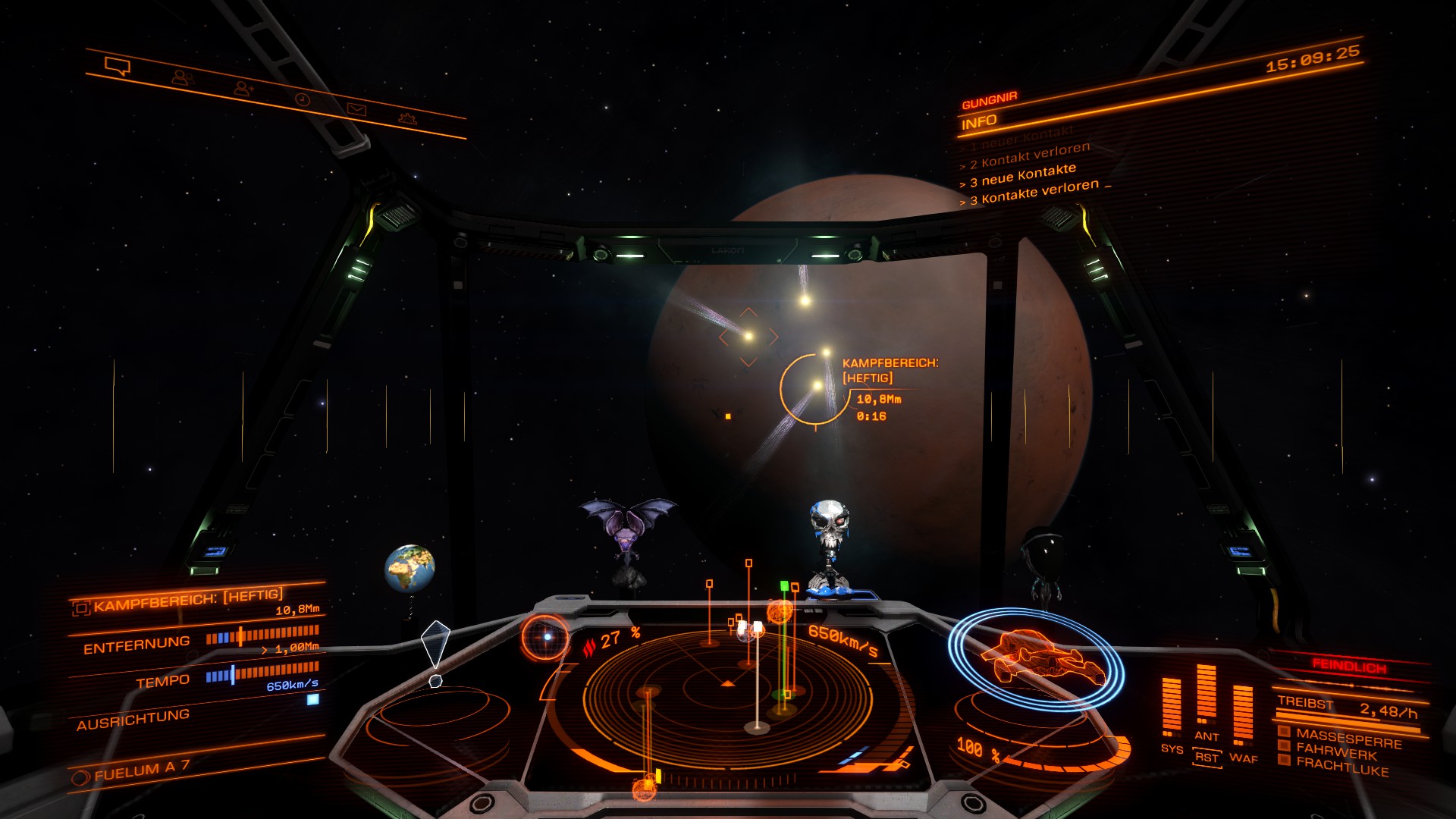This screenshot has height=819, width=1456.
Task: Show the clock history tab
Action: coord(302,99)
